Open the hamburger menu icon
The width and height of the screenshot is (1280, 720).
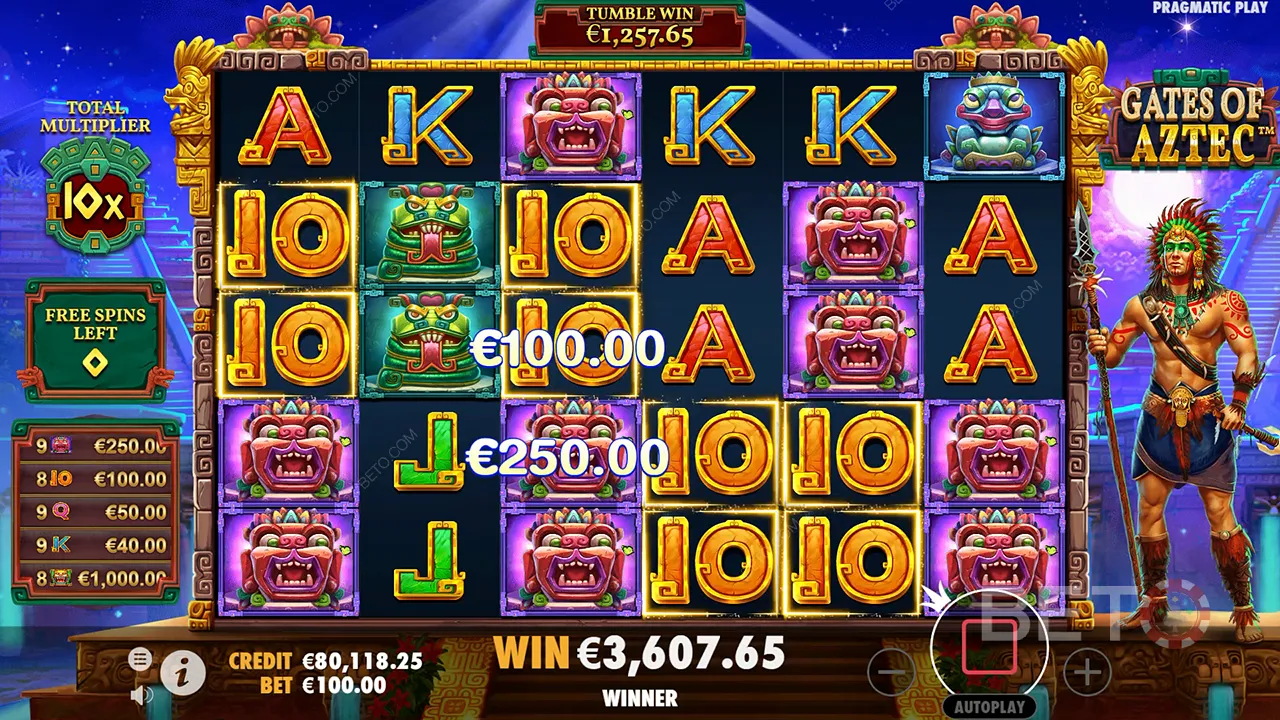pos(140,658)
